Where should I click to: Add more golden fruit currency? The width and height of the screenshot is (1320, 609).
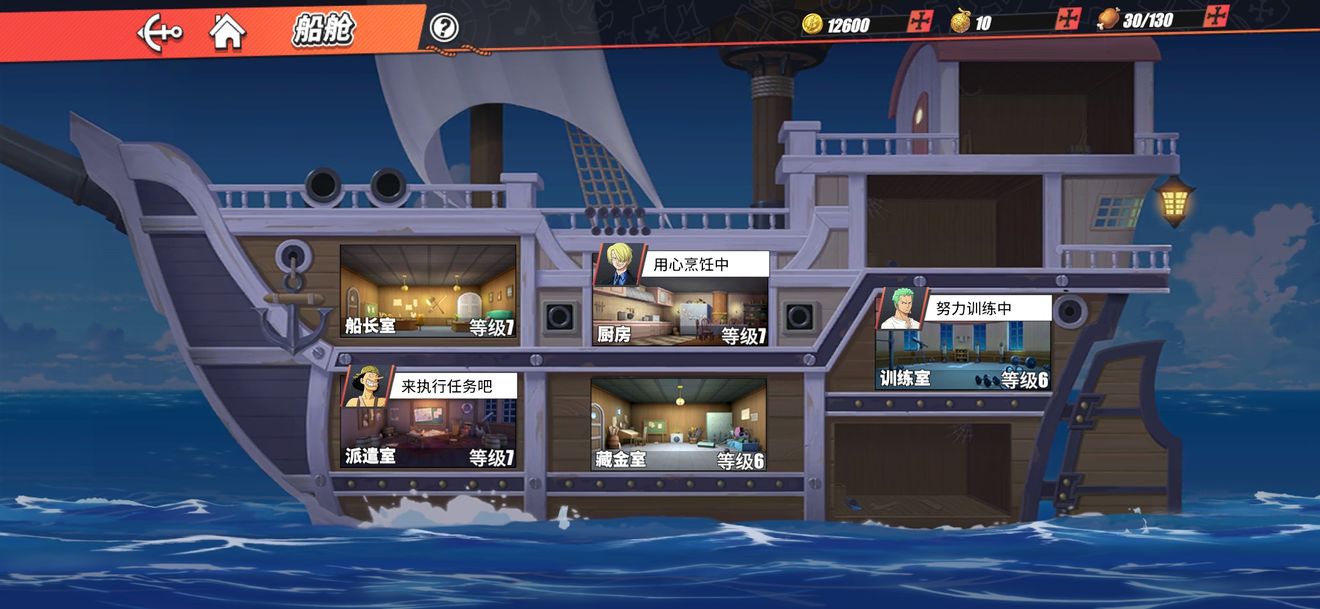(x=1068, y=19)
